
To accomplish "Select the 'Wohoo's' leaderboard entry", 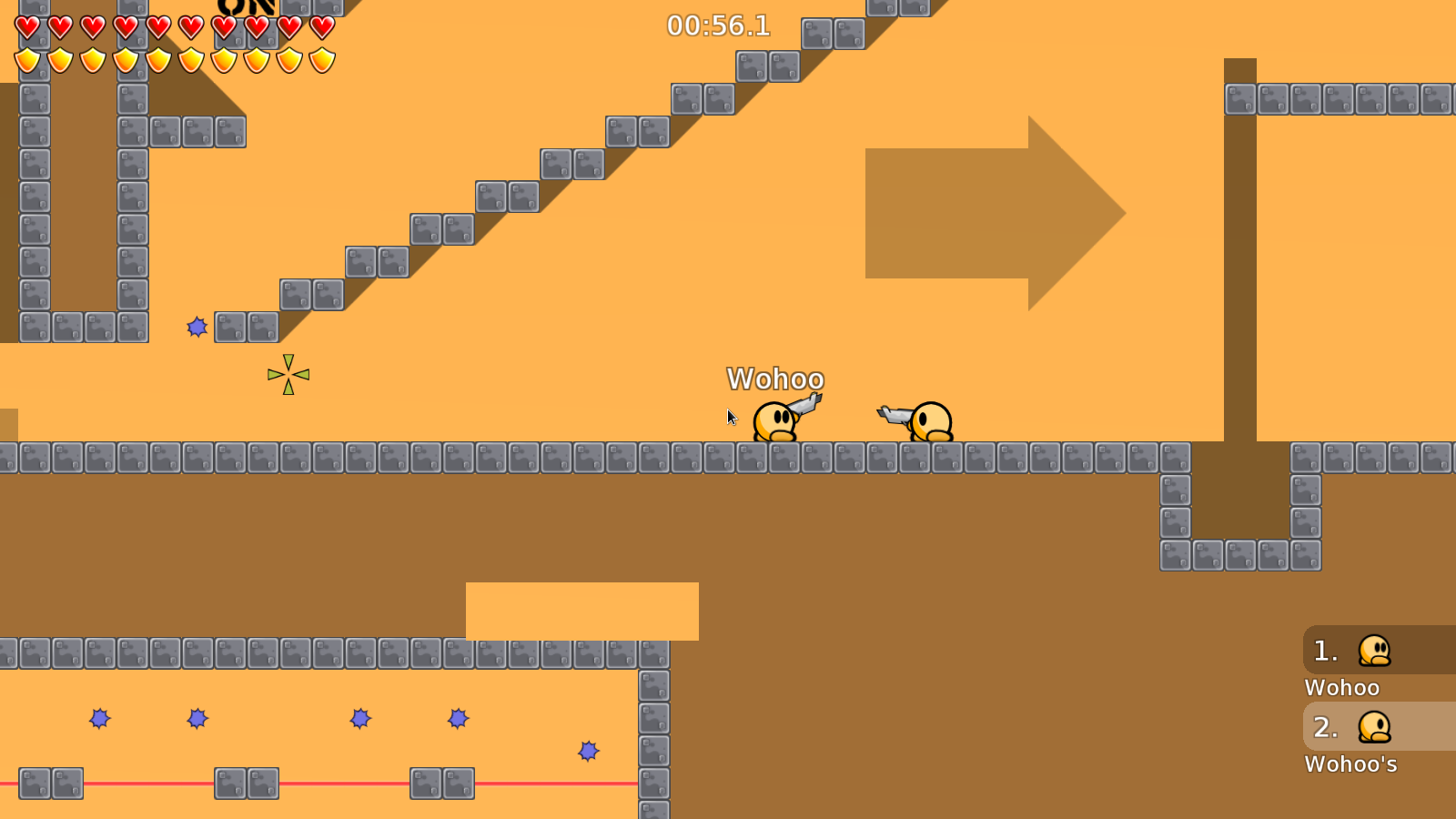I will [x=1350, y=764].
